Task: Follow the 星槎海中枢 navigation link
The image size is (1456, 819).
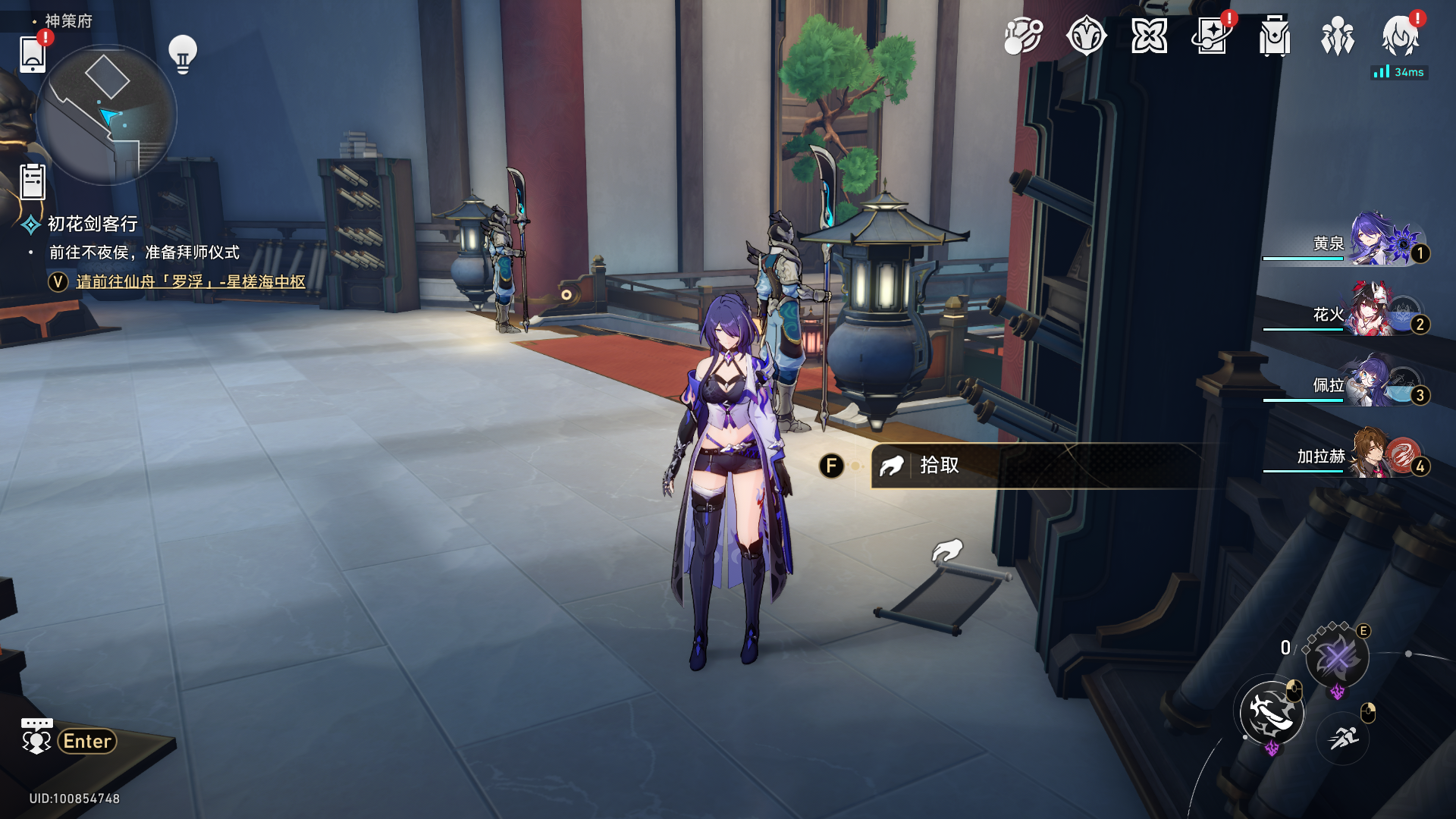Action: pyautogui.click(x=190, y=281)
